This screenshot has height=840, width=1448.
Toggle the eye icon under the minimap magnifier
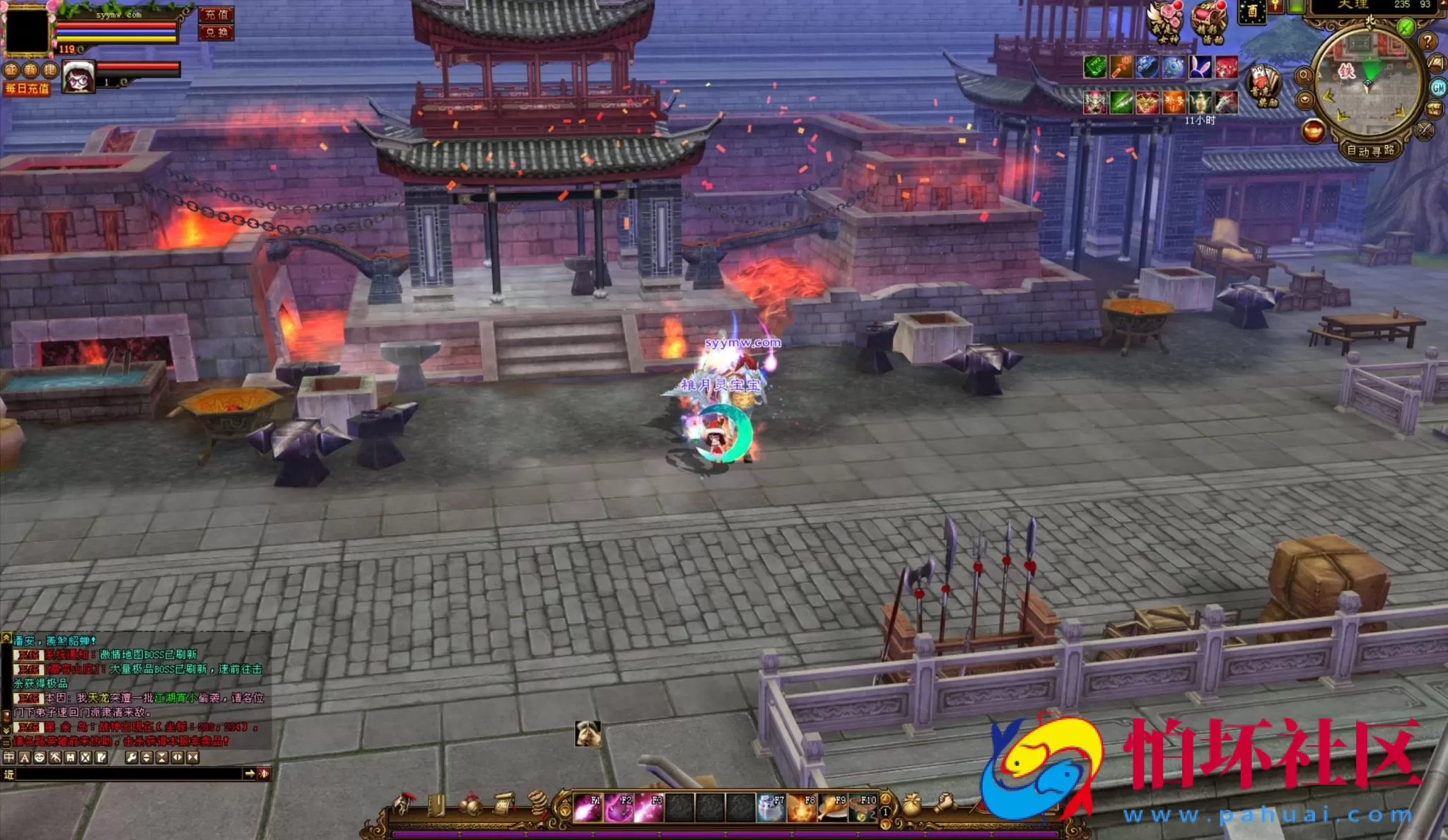click(1305, 100)
